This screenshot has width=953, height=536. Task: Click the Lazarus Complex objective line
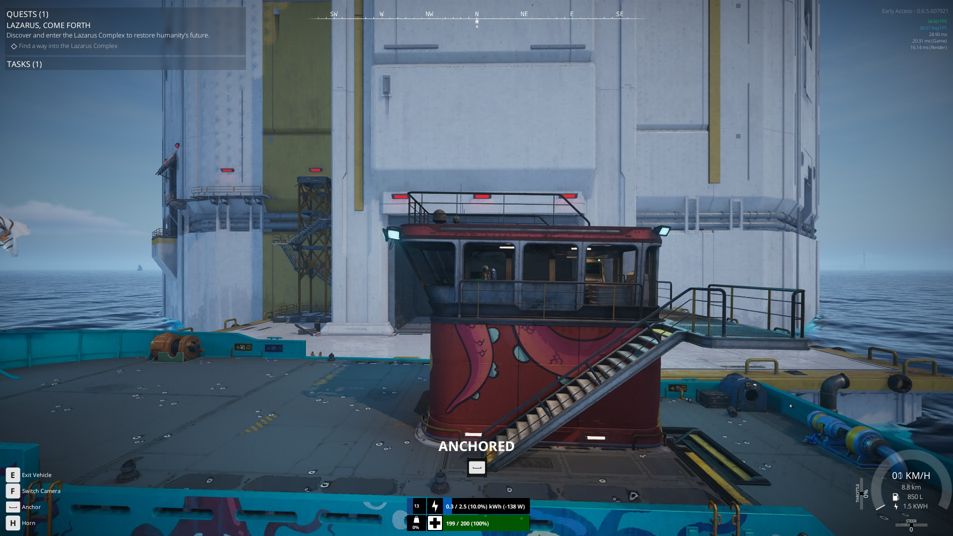(x=67, y=46)
